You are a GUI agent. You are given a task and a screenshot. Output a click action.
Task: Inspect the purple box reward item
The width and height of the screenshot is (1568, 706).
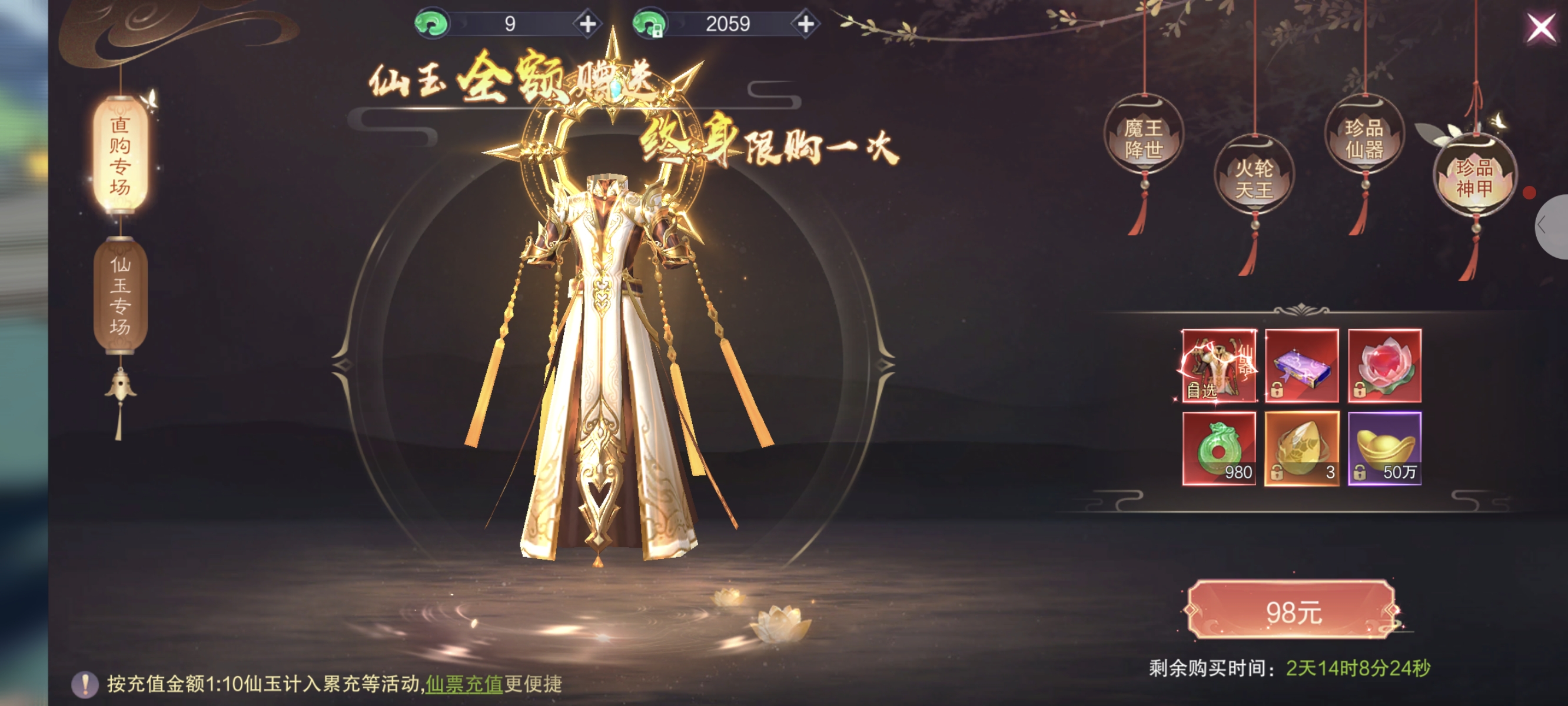pyautogui.click(x=1301, y=366)
